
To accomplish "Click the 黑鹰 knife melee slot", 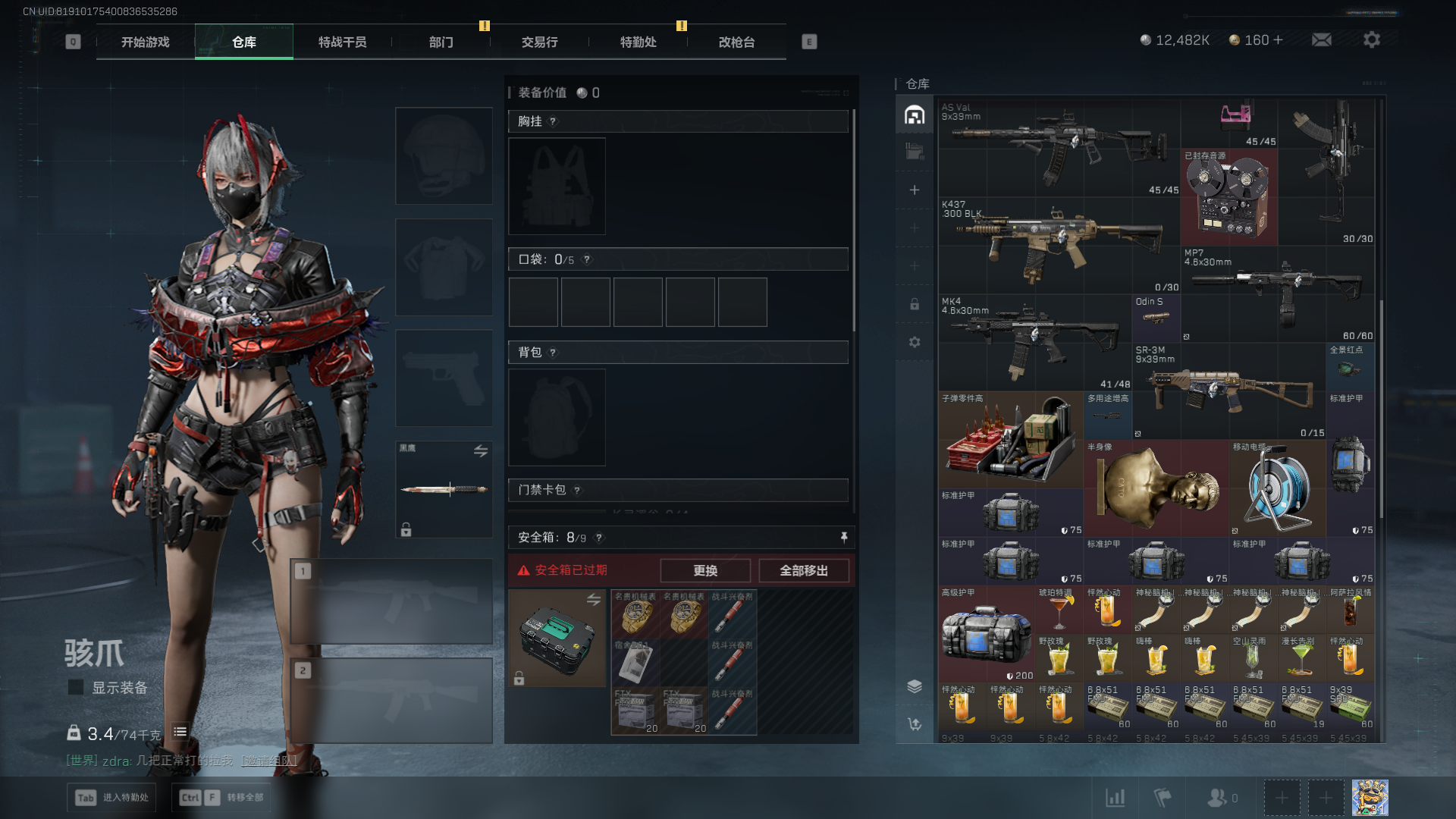I will (444, 489).
